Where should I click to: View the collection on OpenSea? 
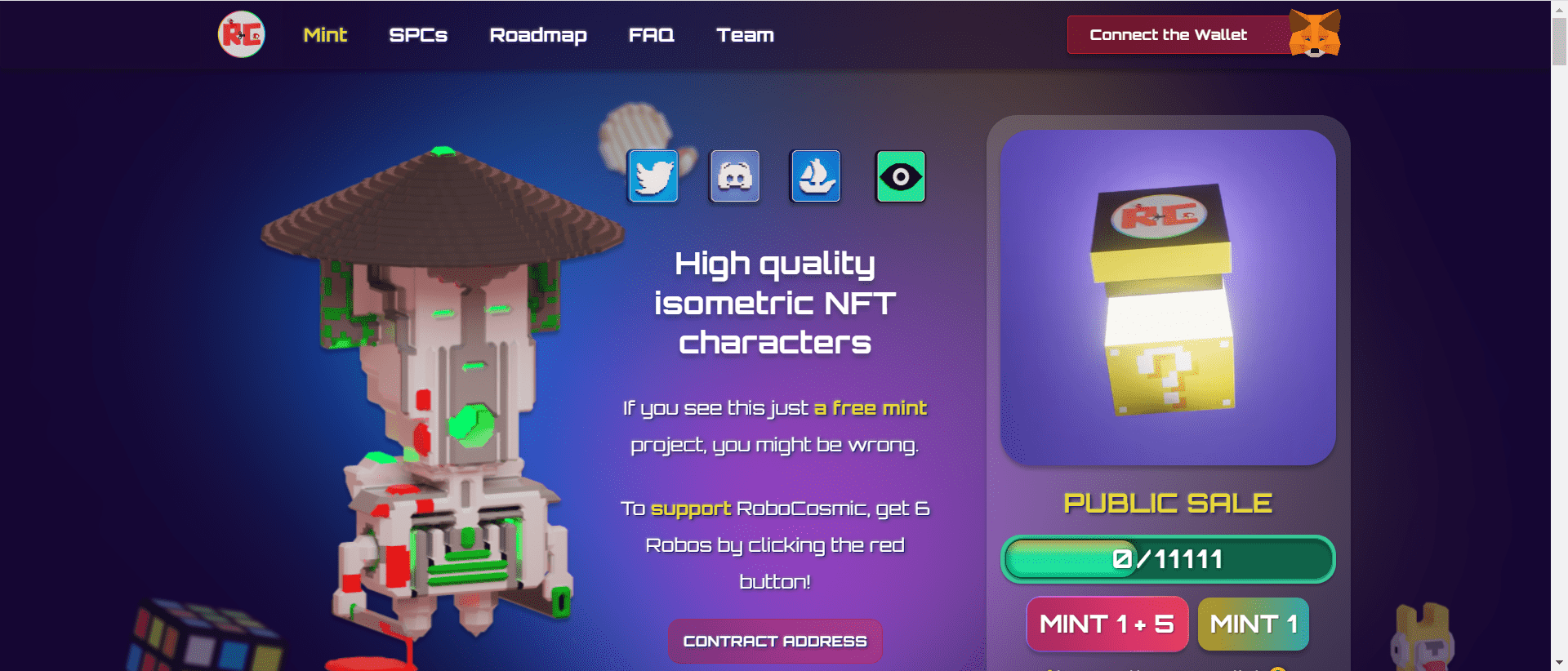coord(816,176)
